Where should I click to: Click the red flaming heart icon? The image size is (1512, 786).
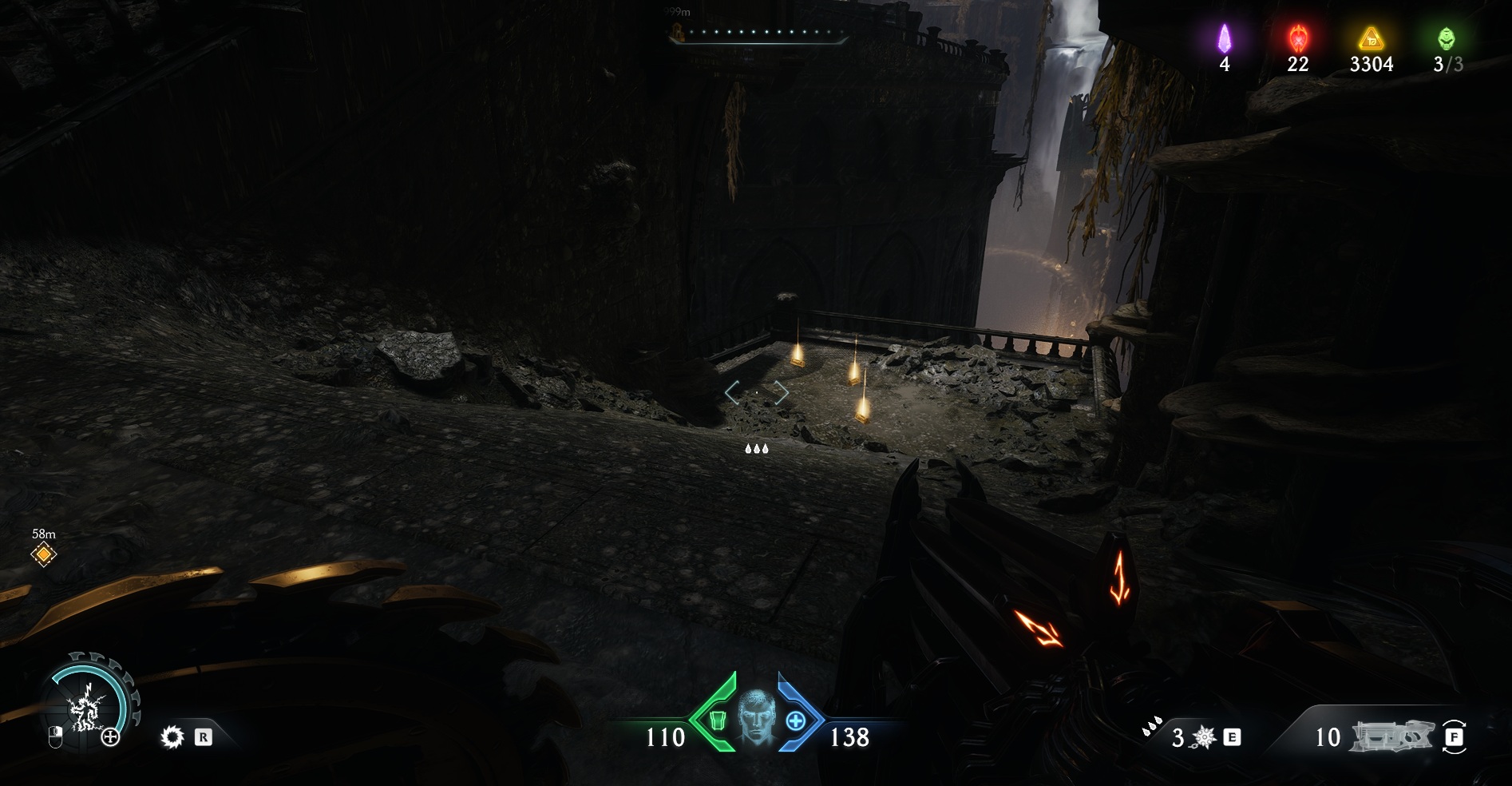pos(1298,38)
